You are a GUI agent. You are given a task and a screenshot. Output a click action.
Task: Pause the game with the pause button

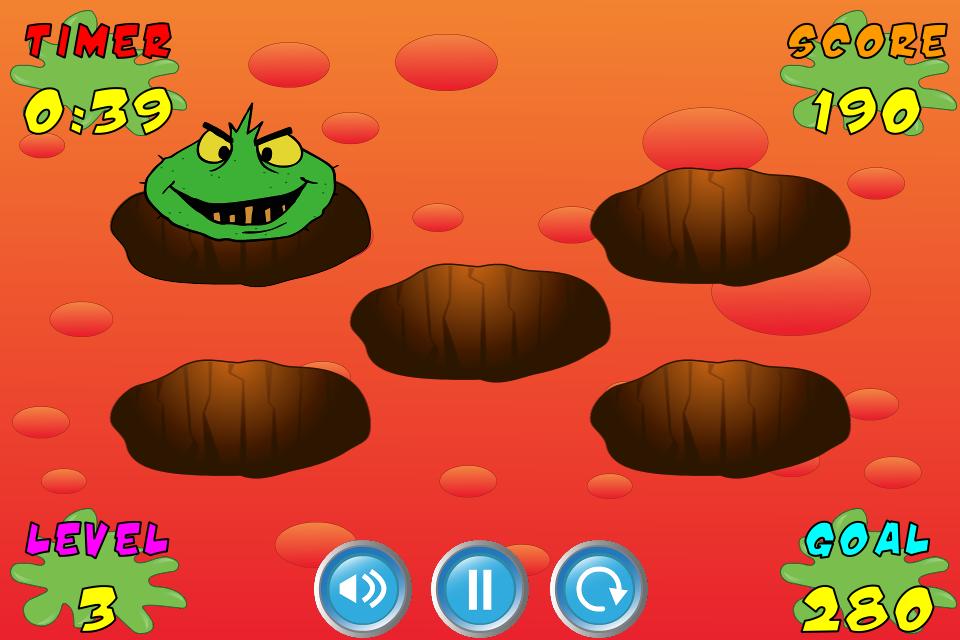[480, 588]
